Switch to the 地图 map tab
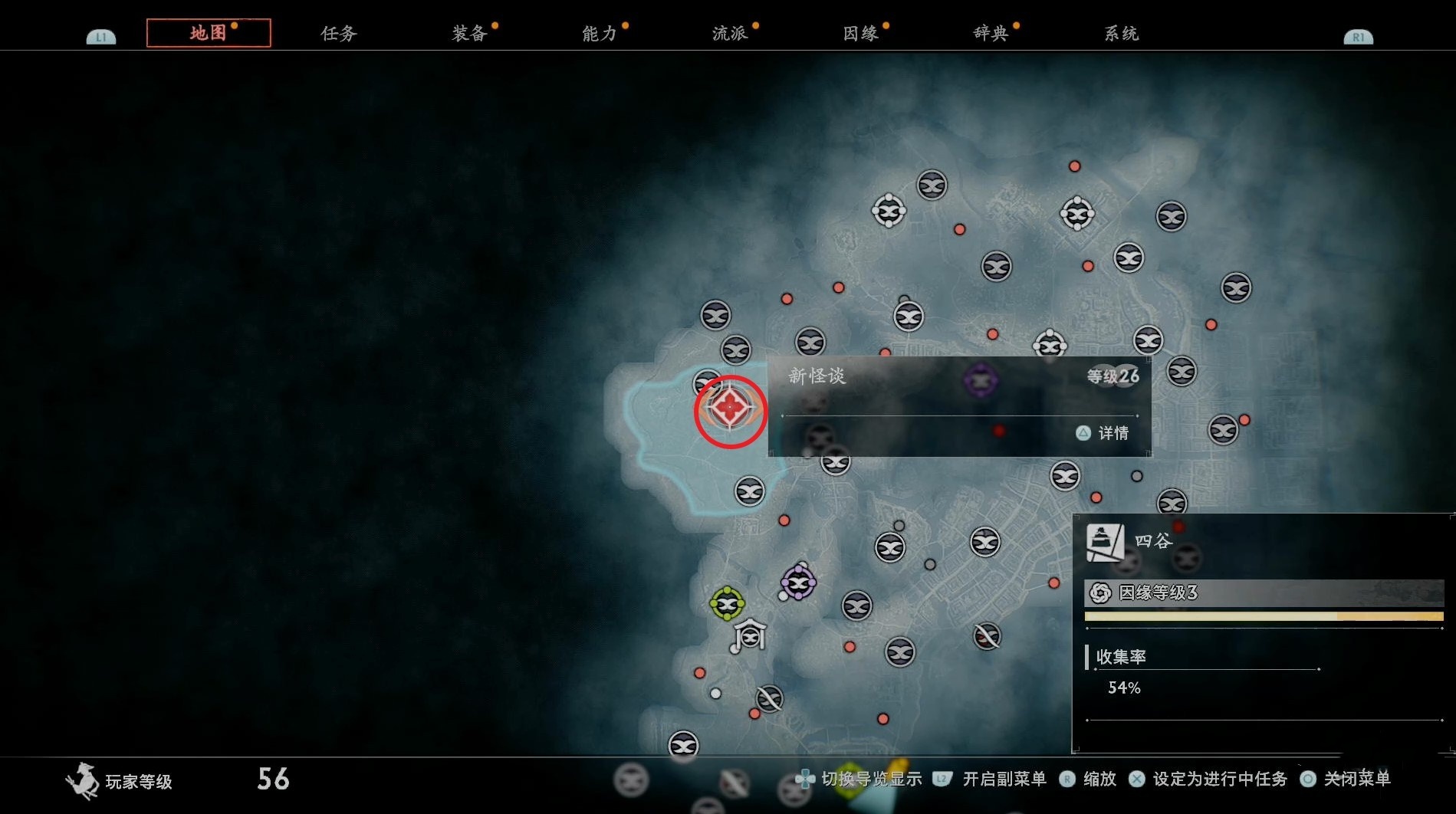Viewport: 1456px width, 814px height. (x=209, y=33)
